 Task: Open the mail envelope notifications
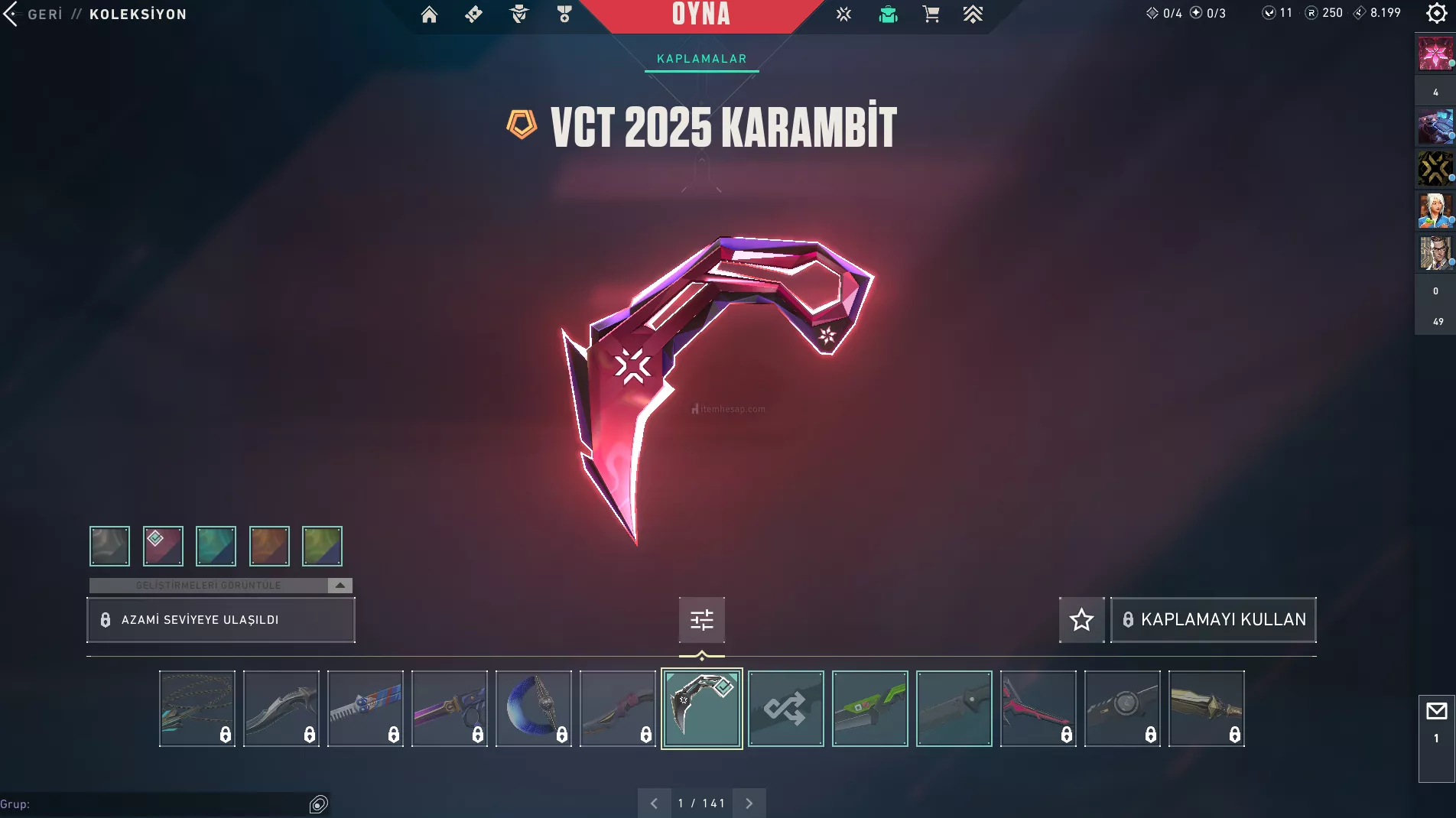click(1436, 712)
